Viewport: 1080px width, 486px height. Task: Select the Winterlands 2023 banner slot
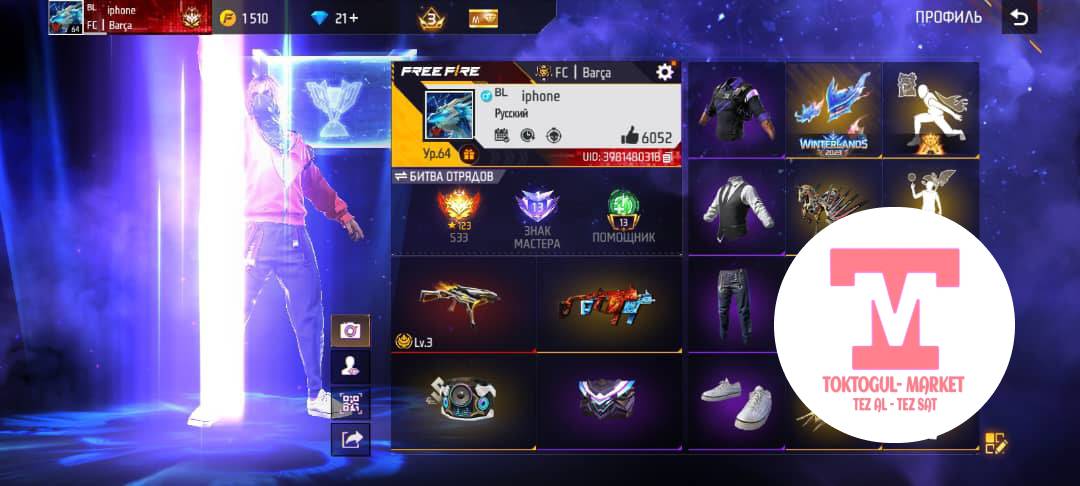[833, 110]
